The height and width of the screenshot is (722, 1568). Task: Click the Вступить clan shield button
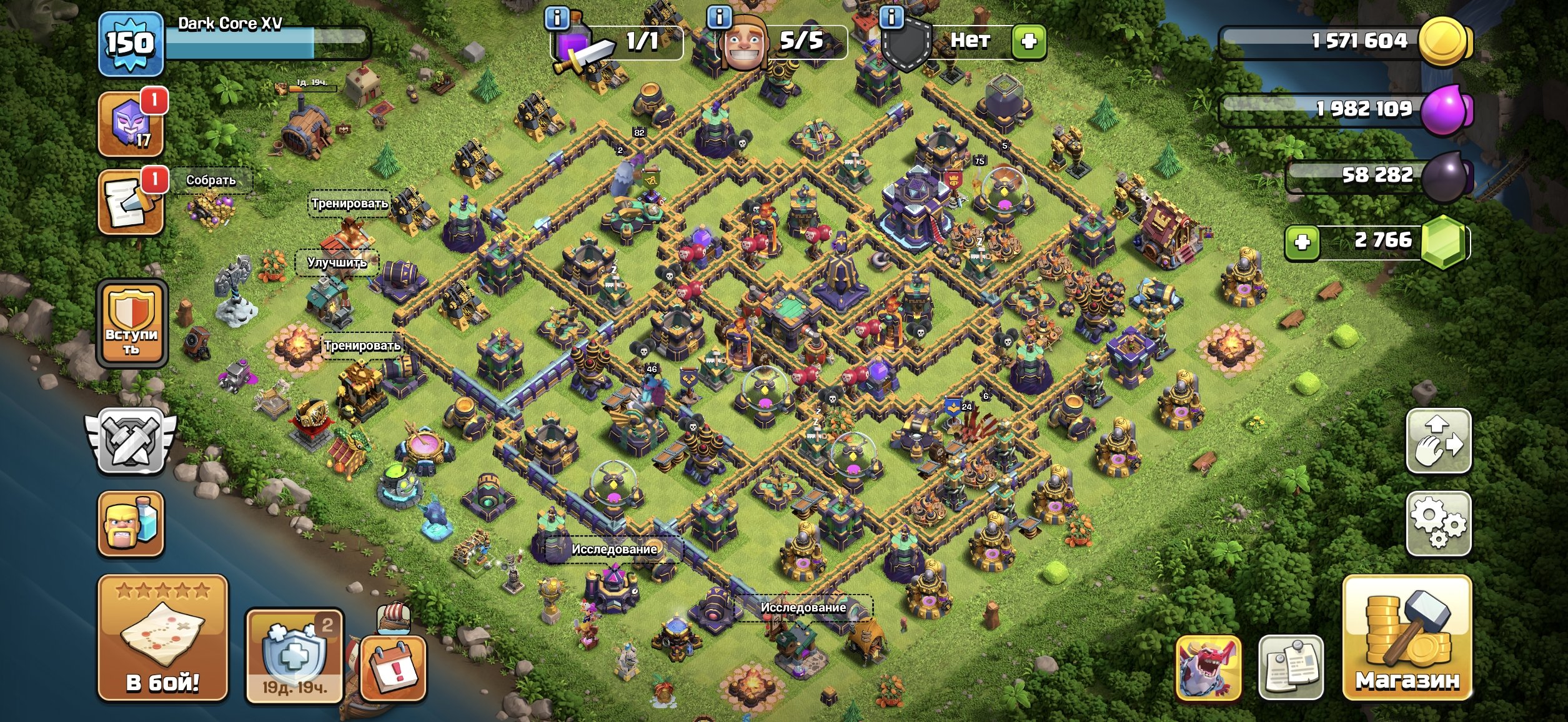(131, 323)
